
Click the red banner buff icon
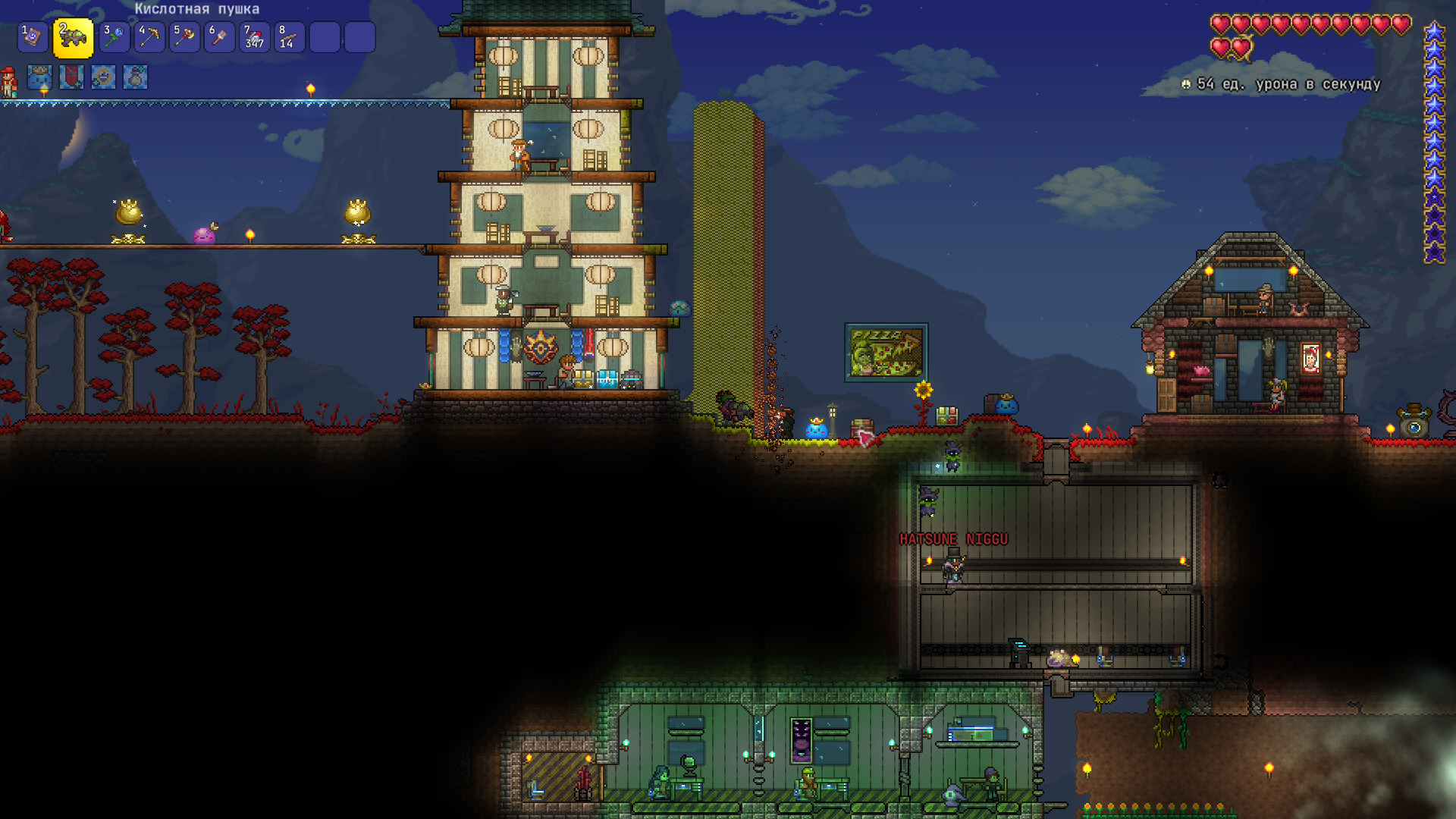click(x=71, y=77)
